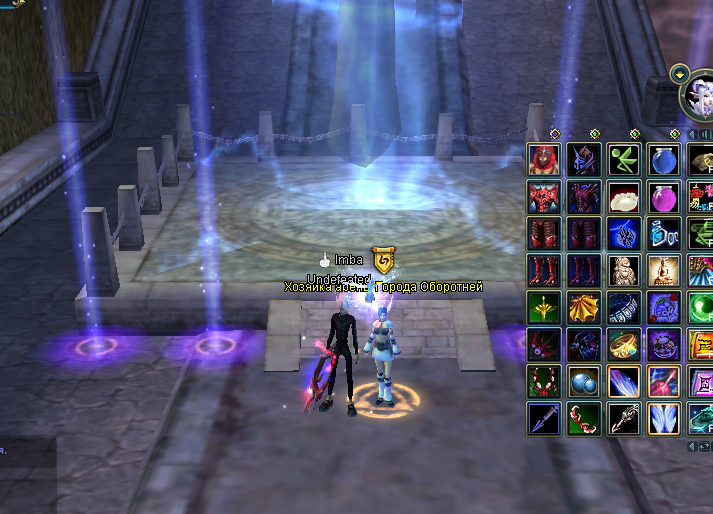Screen dimensions: 713x514
Task: Activate the blue feather slash skill
Action: point(620,381)
